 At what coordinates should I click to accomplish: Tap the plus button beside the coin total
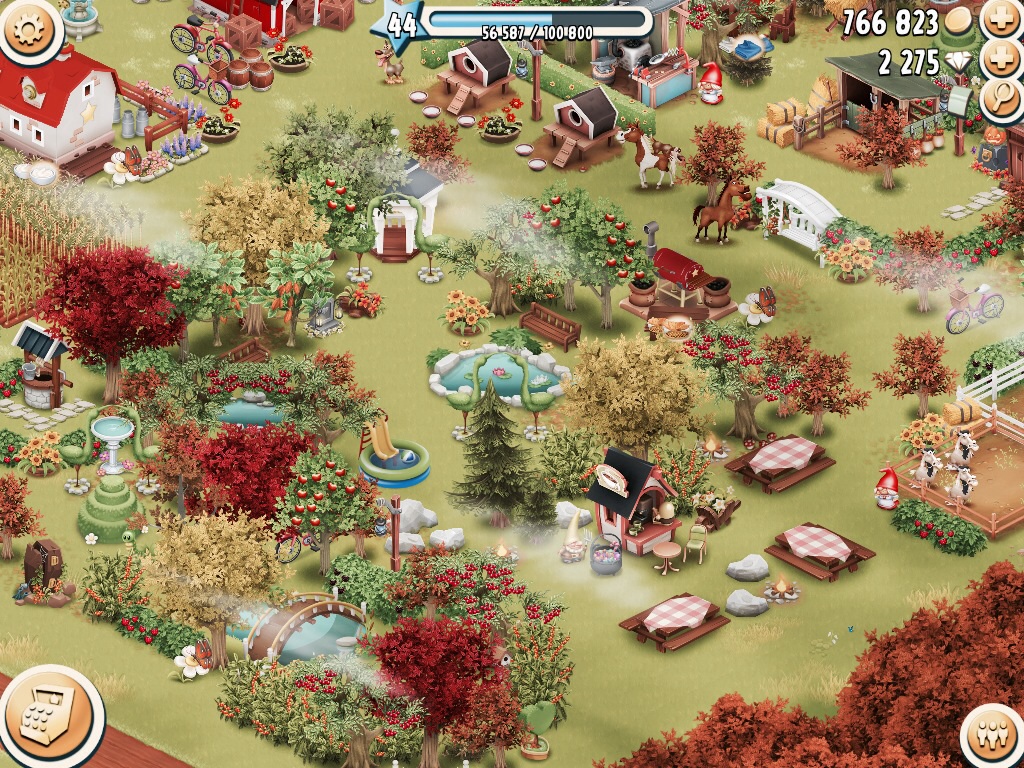pos(1000,20)
